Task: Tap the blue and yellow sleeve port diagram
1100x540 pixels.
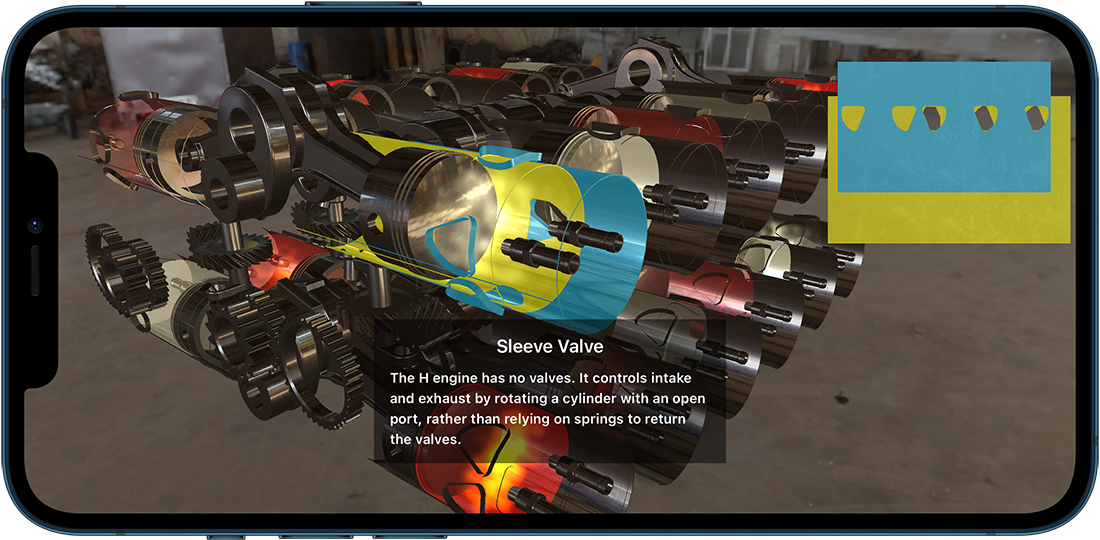Action: 948,152
